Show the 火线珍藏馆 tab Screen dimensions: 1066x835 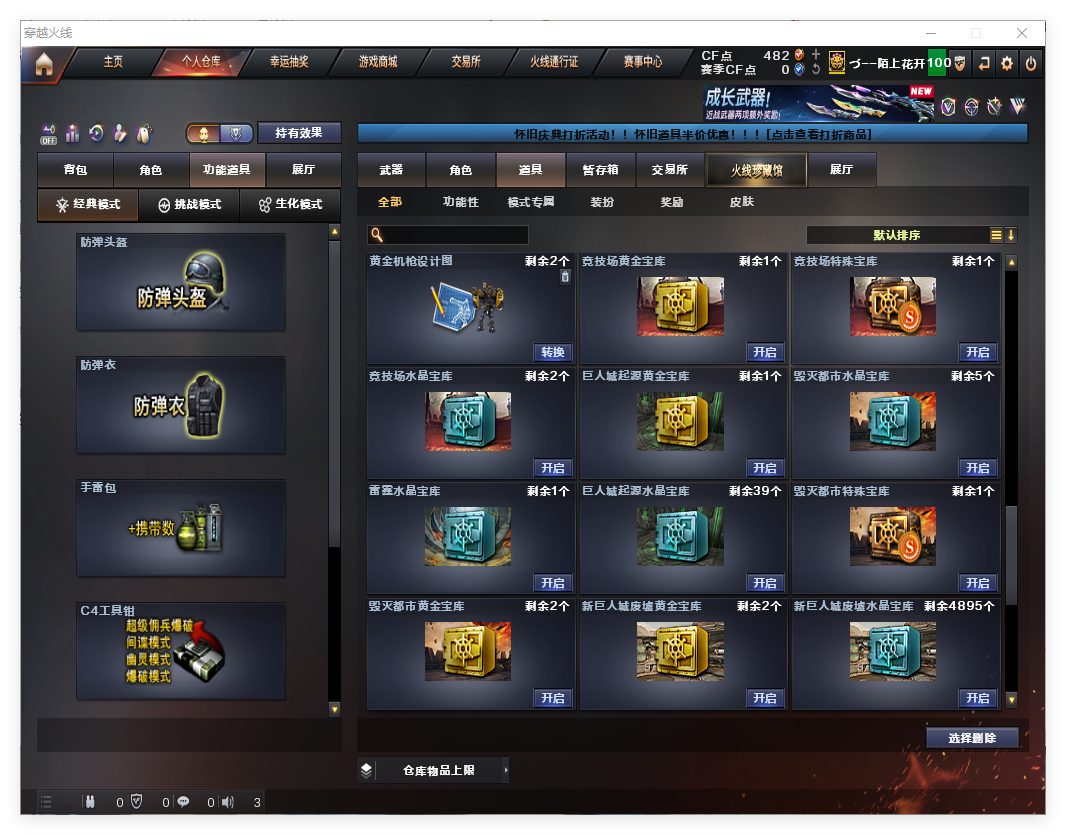click(x=756, y=171)
